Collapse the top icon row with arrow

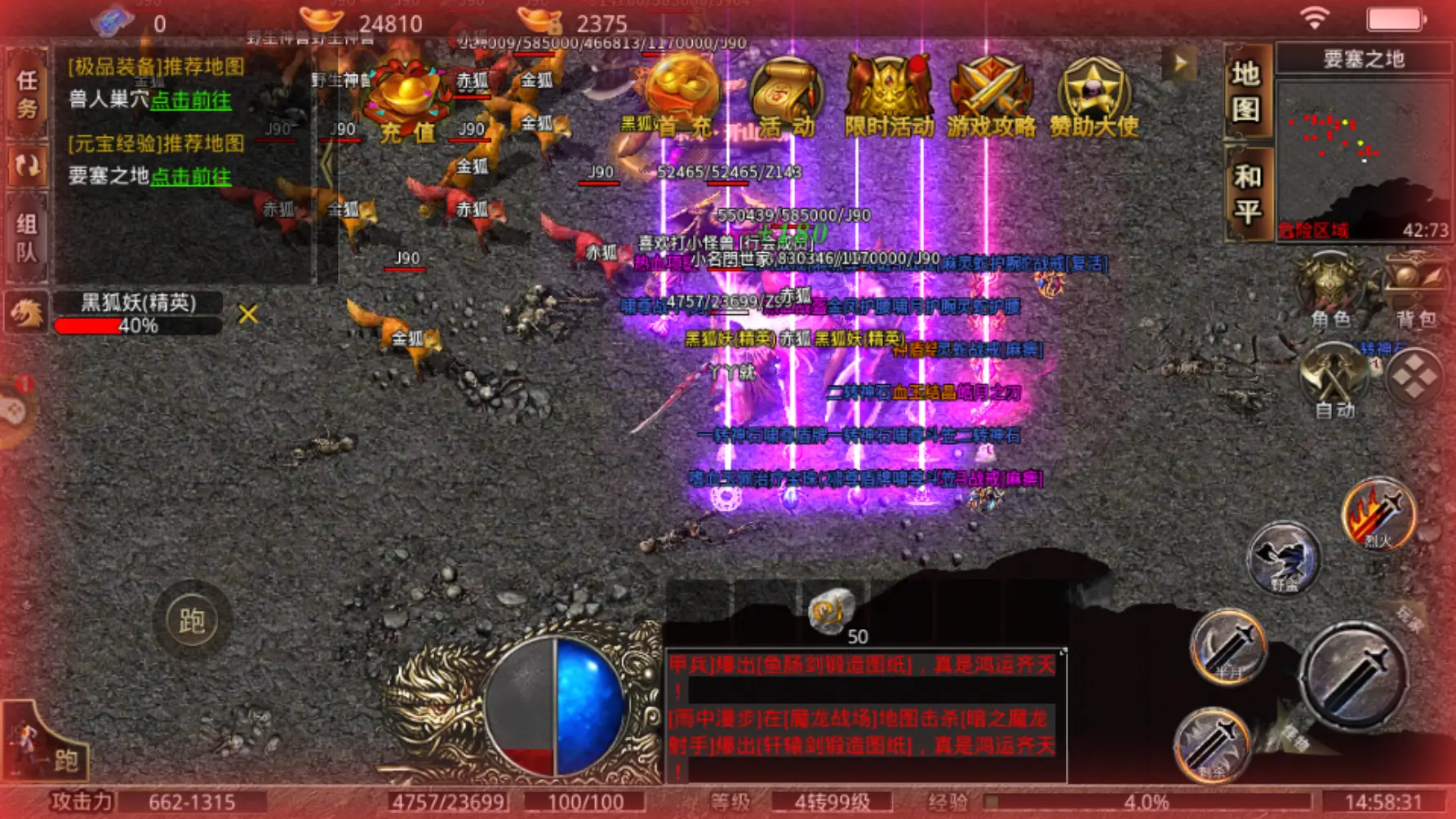coord(1179,63)
